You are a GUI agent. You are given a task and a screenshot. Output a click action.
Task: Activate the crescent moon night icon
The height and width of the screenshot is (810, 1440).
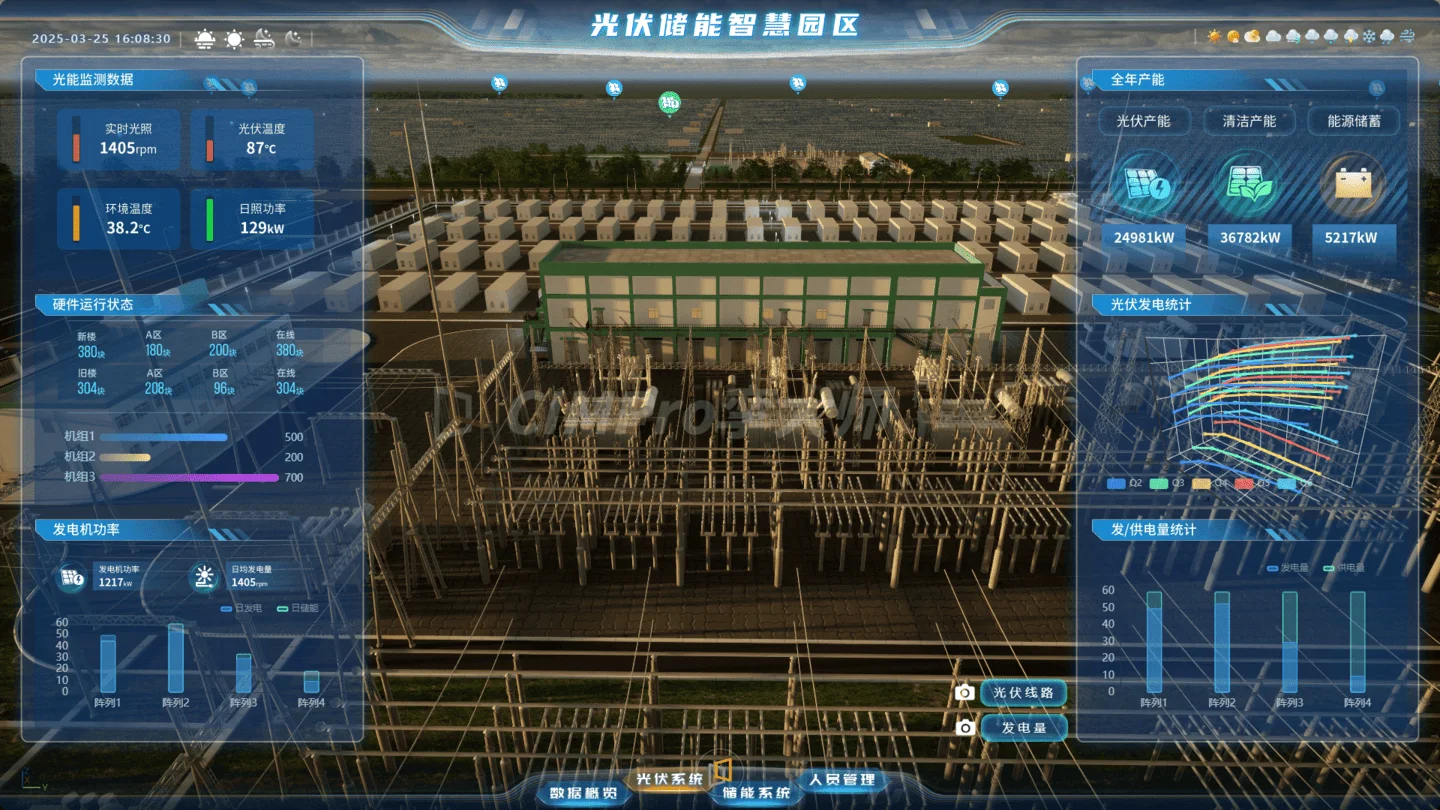(293, 39)
